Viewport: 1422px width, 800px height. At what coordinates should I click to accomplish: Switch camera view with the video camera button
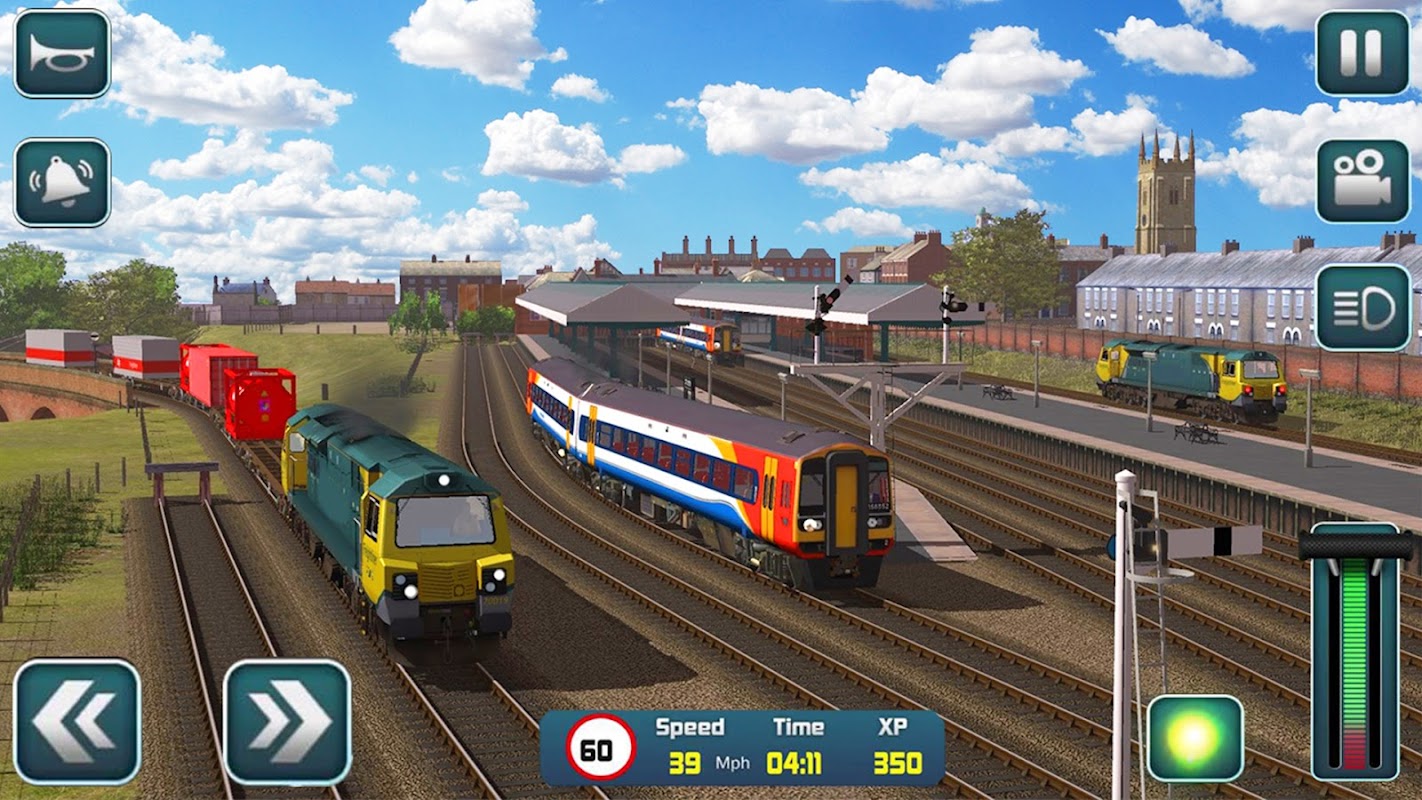1362,181
